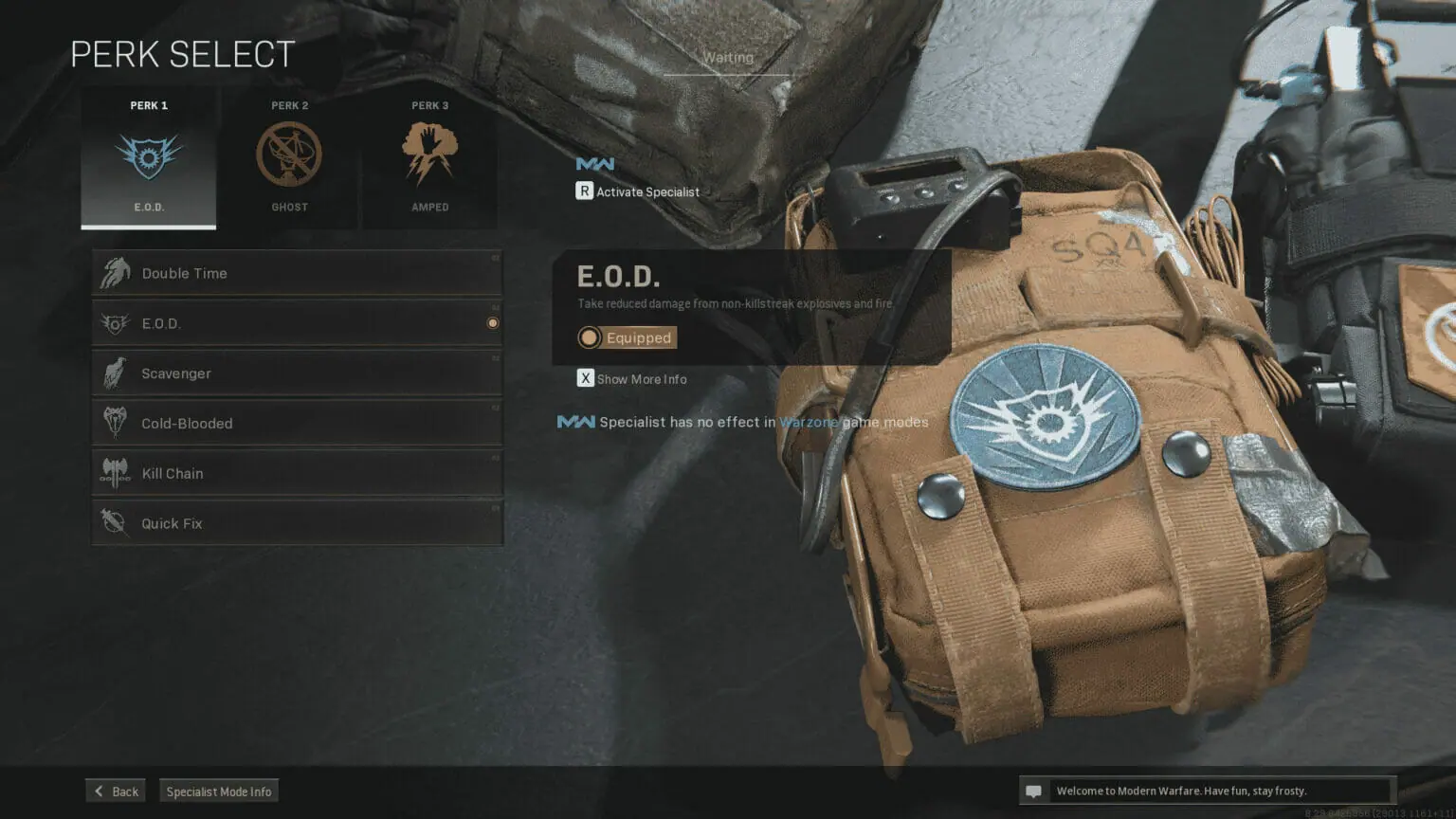The height and width of the screenshot is (819, 1456).
Task: Select the Perk 3 Amped tab
Action: coord(429,157)
